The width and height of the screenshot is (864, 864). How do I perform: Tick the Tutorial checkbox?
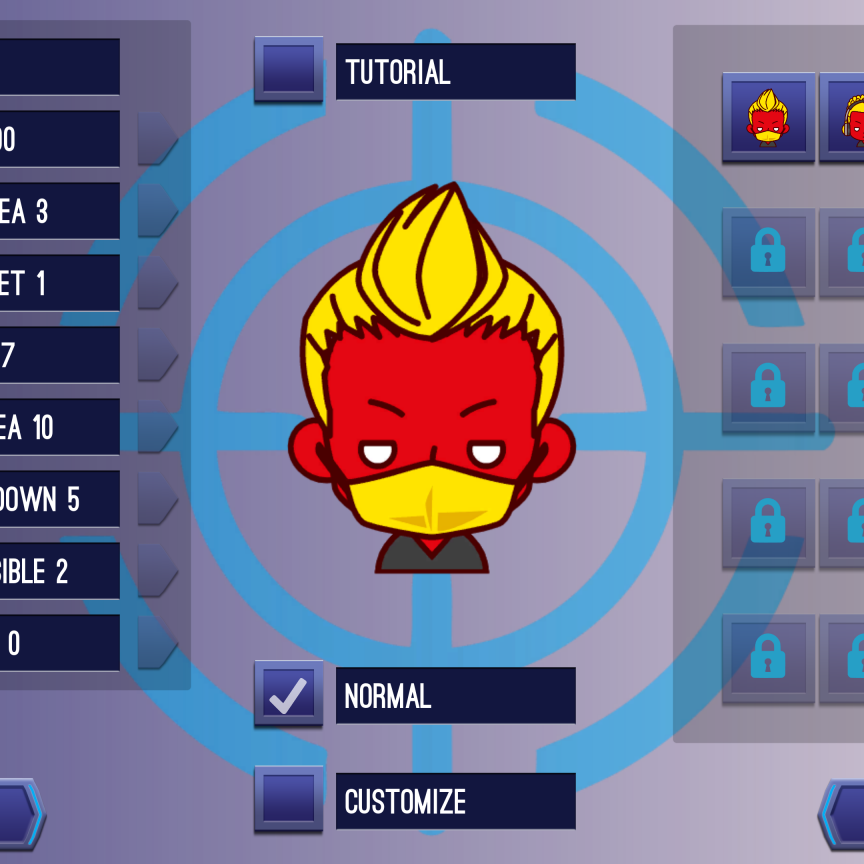[x=289, y=70]
